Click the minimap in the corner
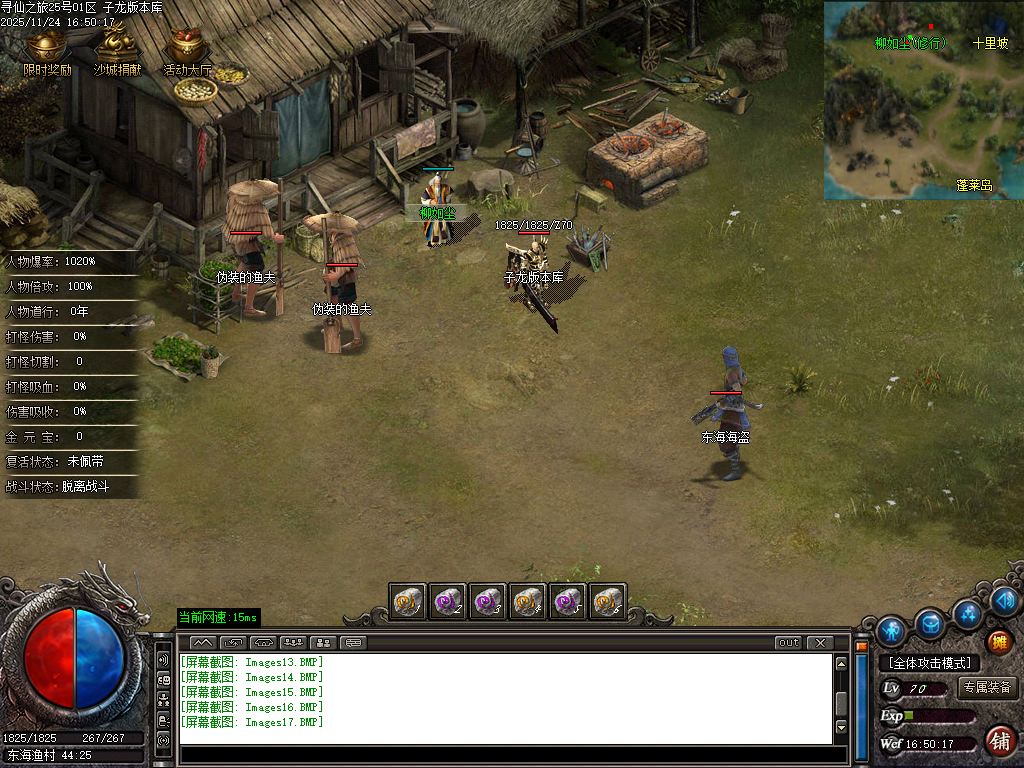Viewport: 1024px width, 768px height. [x=923, y=100]
